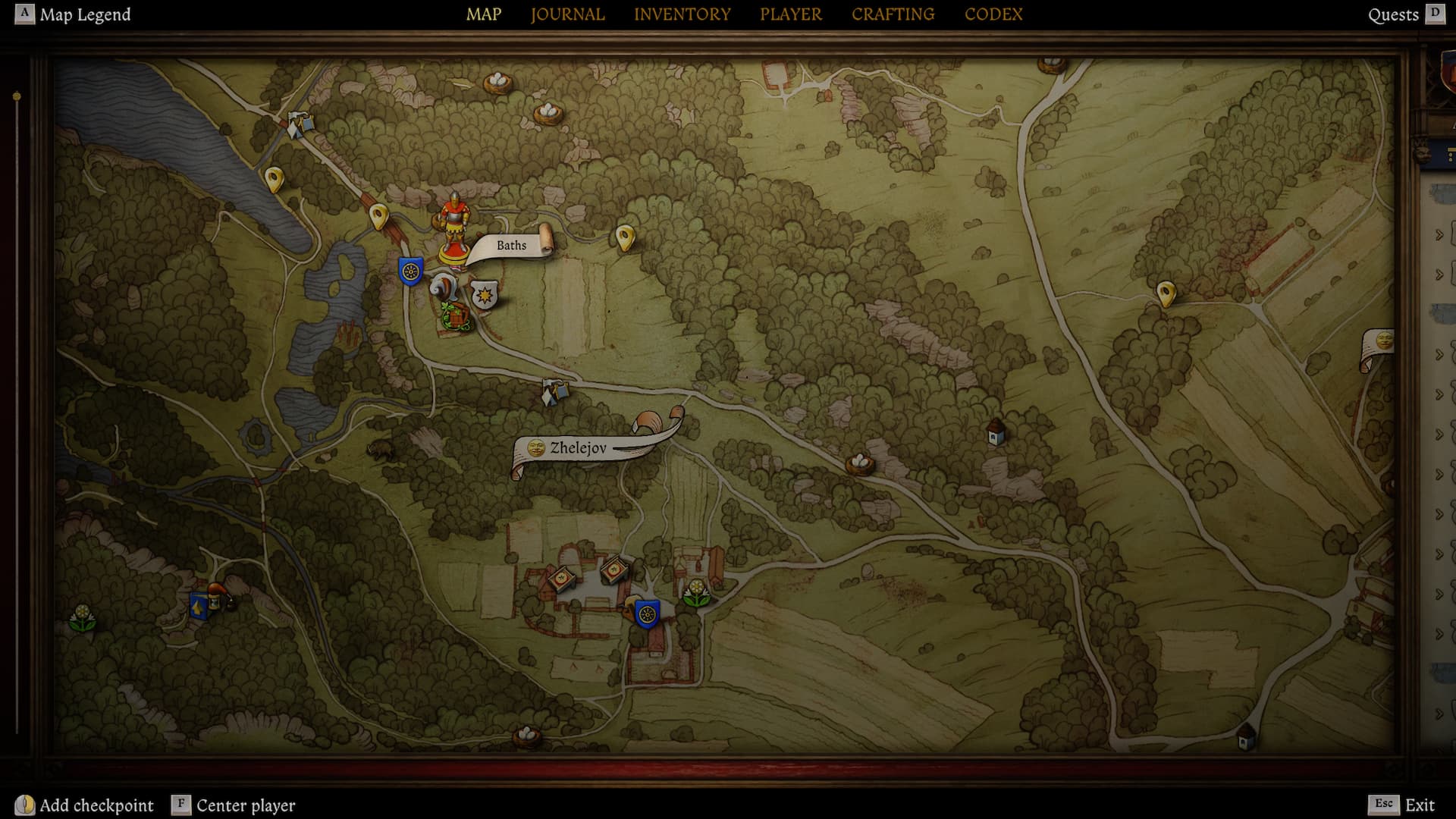Show the Codex tab
This screenshot has height=819, width=1456.
tap(993, 14)
